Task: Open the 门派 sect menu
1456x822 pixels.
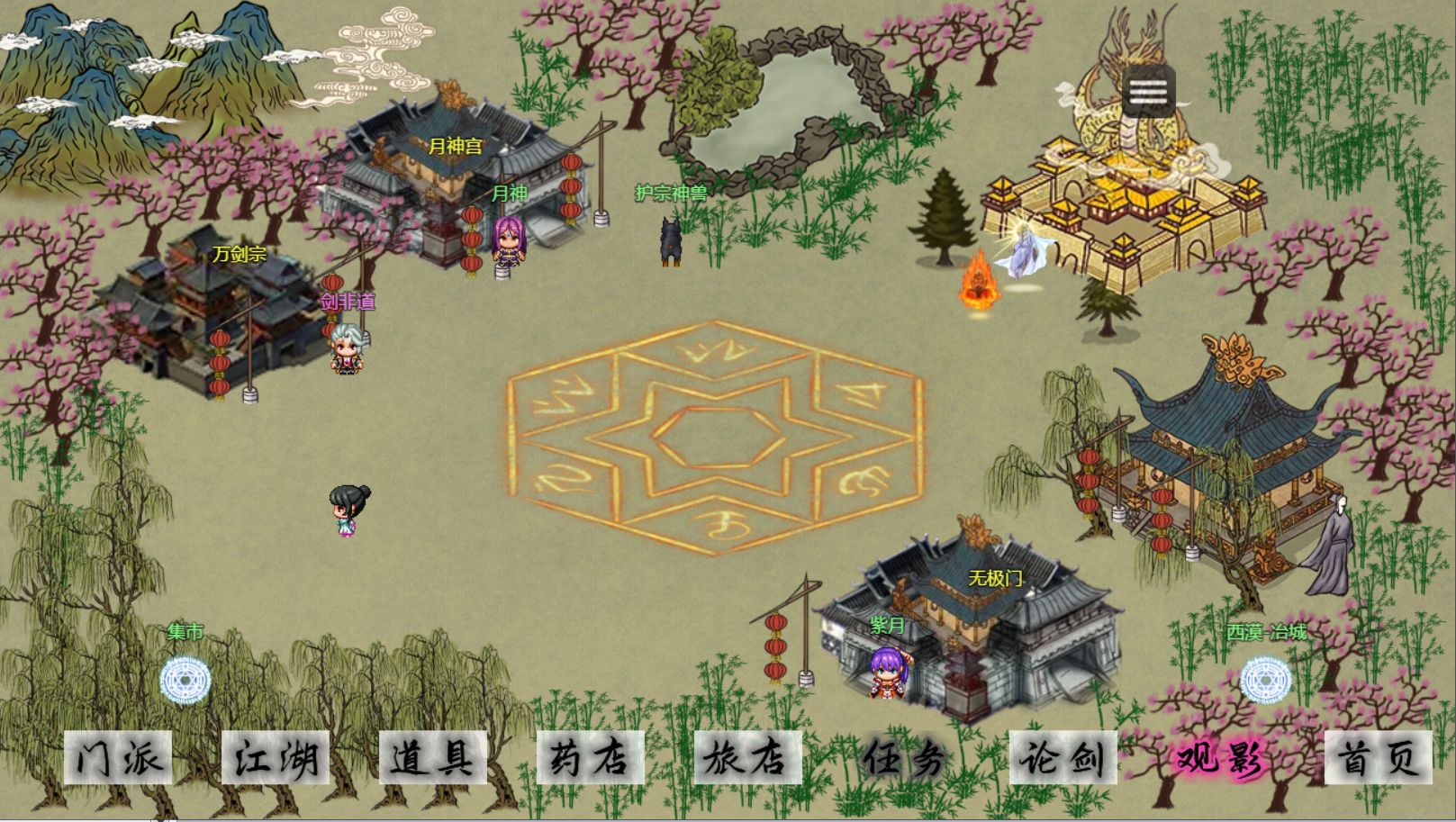Action: click(118, 758)
